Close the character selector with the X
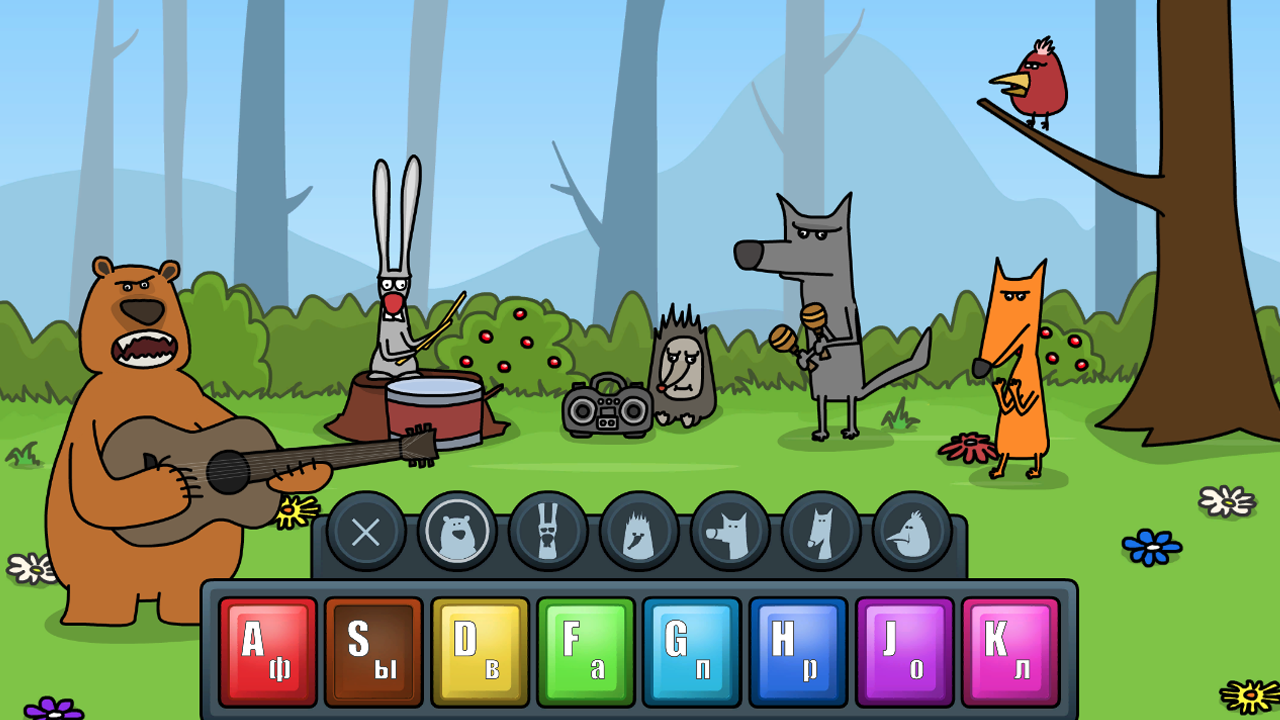 [368, 533]
